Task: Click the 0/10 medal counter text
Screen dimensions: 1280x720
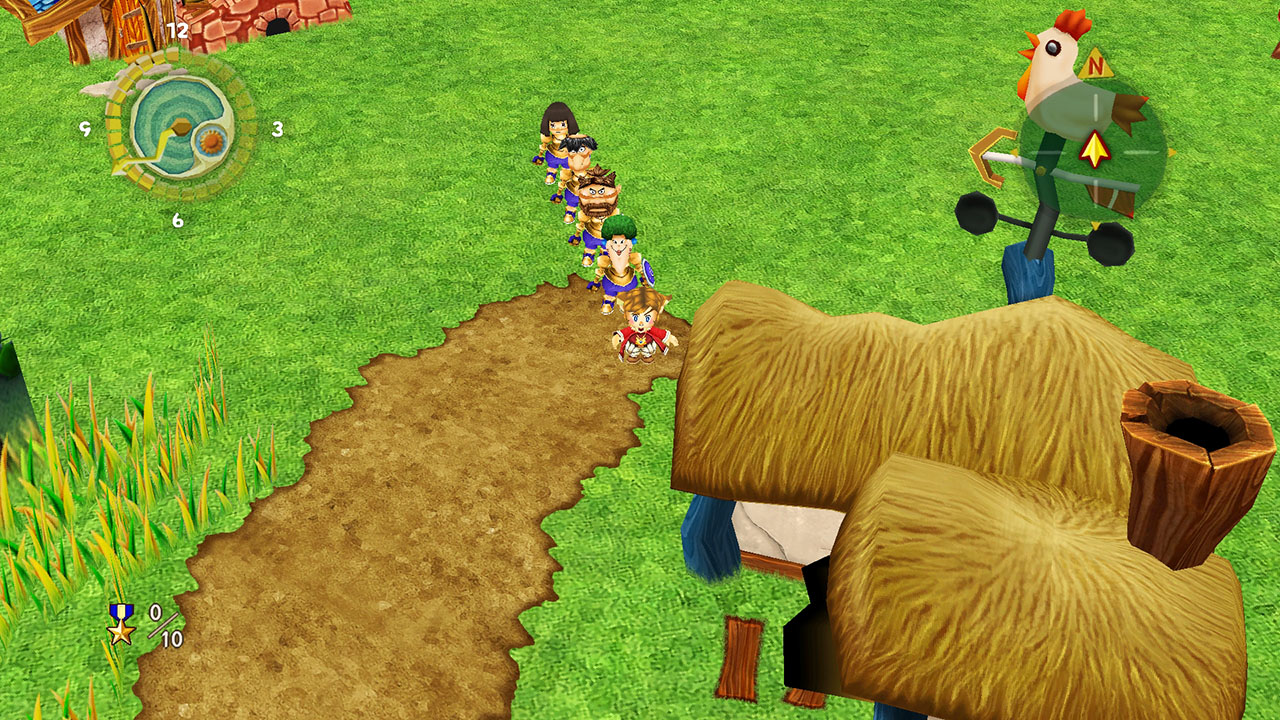Action: [x=165, y=625]
